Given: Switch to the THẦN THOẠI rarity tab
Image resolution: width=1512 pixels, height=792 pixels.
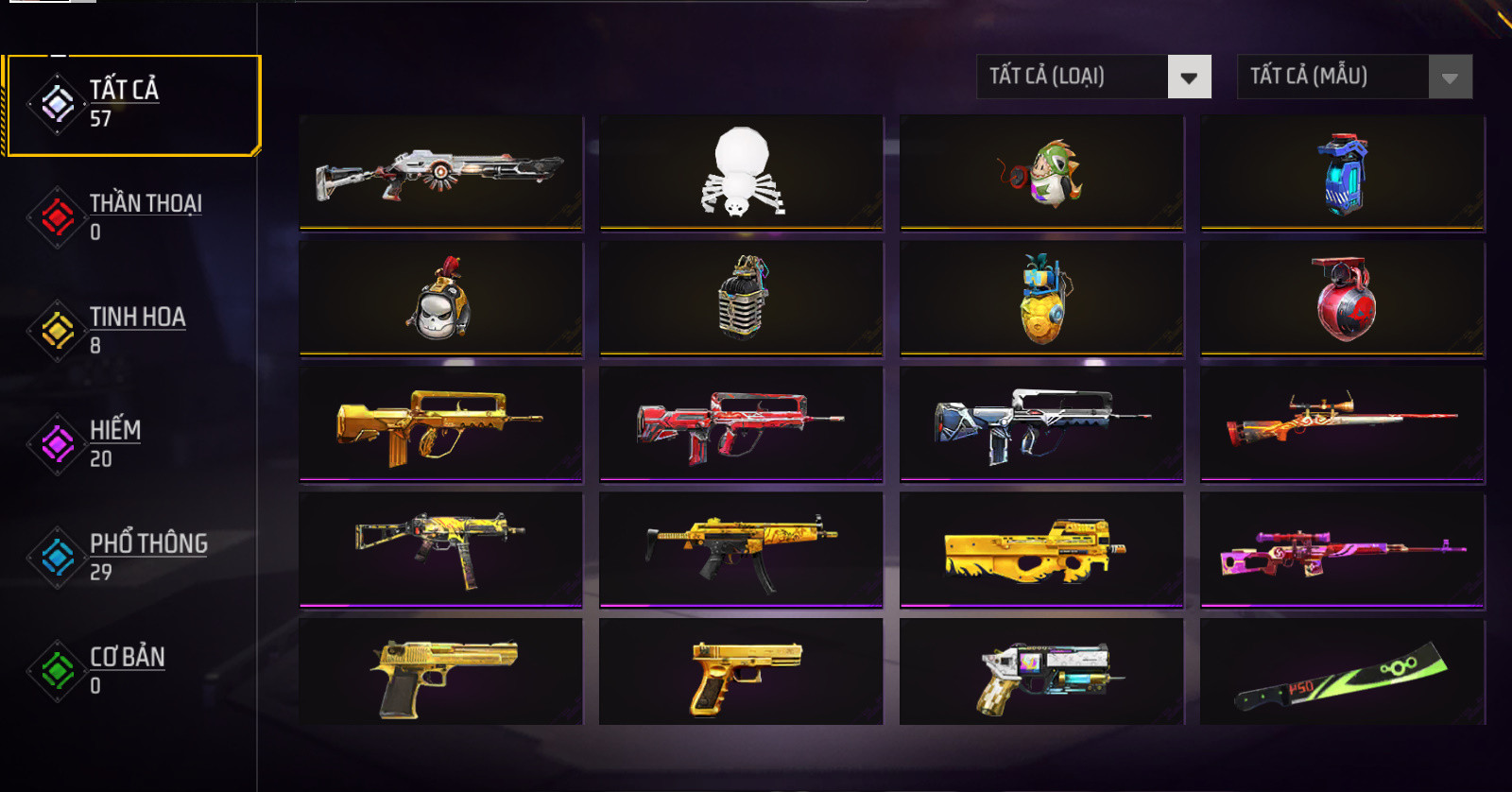Looking at the screenshot, I should [132, 217].
